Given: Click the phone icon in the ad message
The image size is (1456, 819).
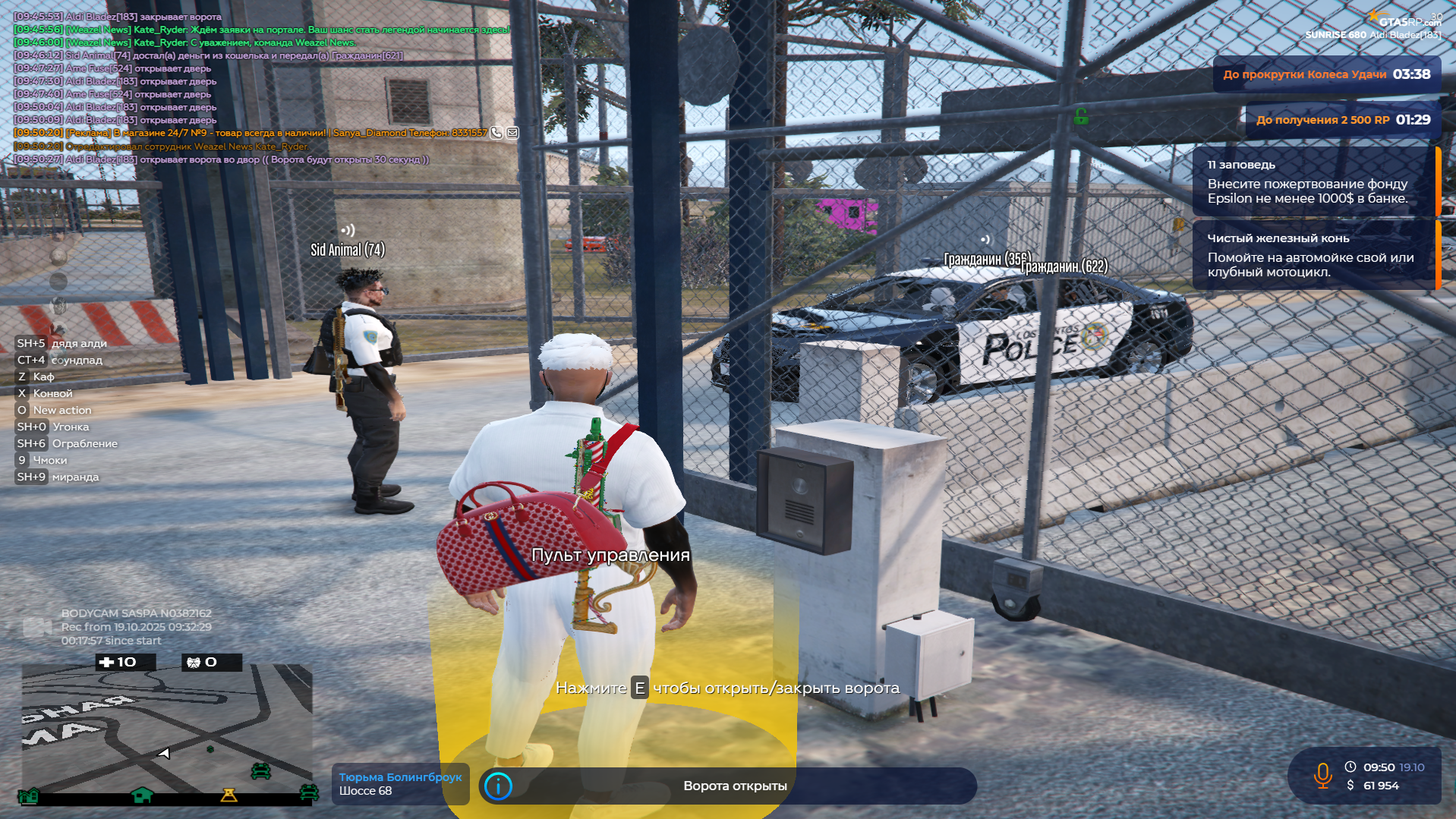Looking at the screenshot, I should pyautogui.click(x=496, y=133).
